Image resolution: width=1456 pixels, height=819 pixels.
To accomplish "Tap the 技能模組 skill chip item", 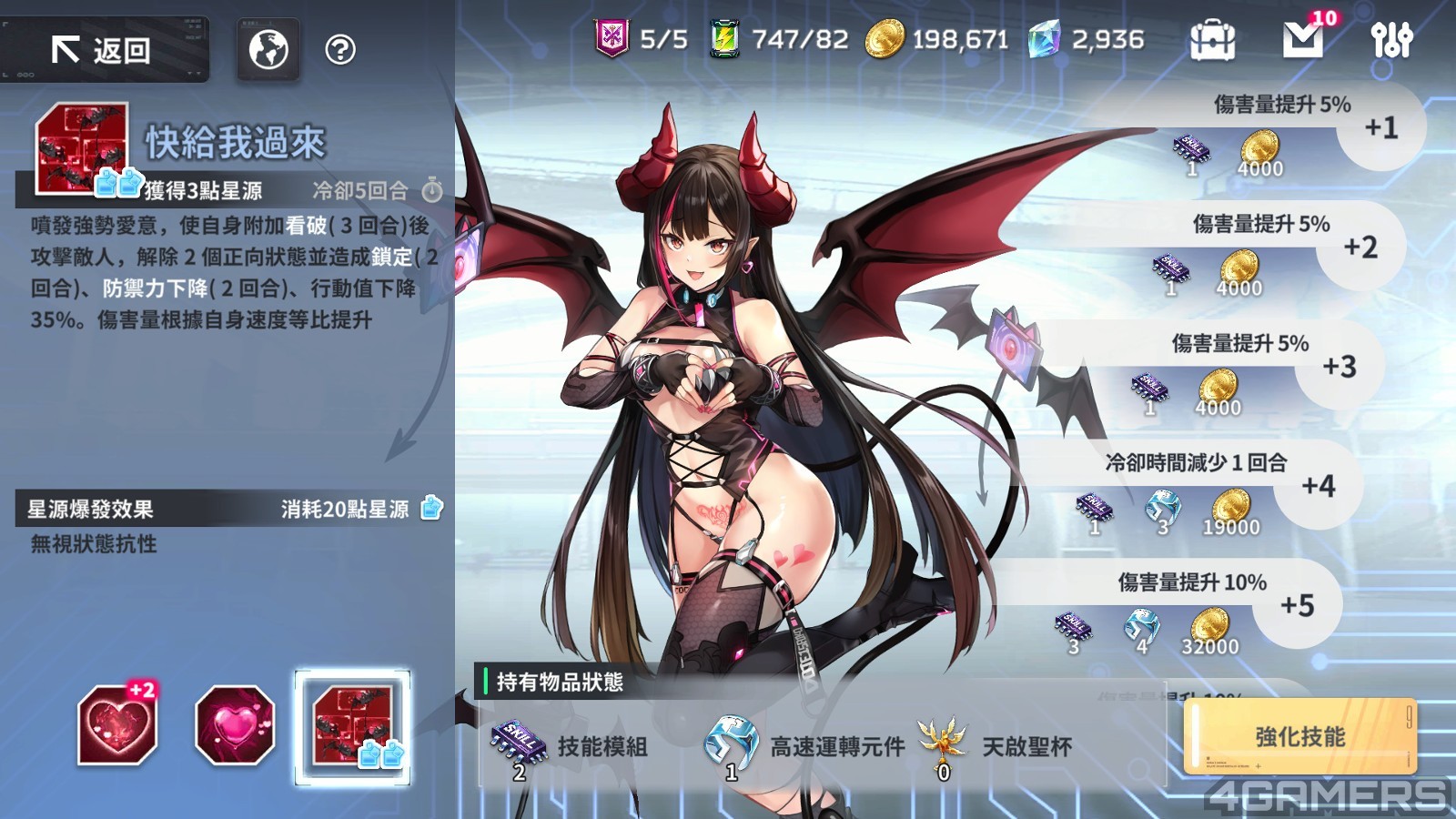I will pyautogui.click(x=517, y=743).
